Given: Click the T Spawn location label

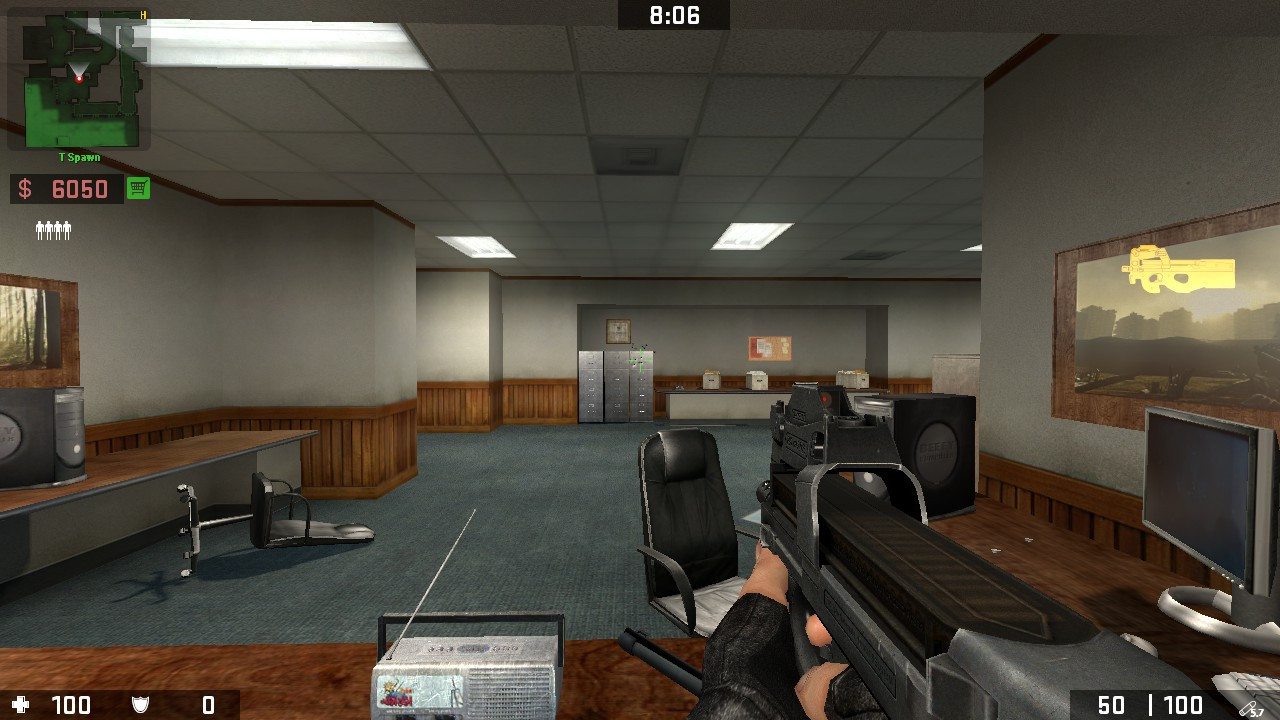Looking at the screenshot, I should click(x=79, y=157).
